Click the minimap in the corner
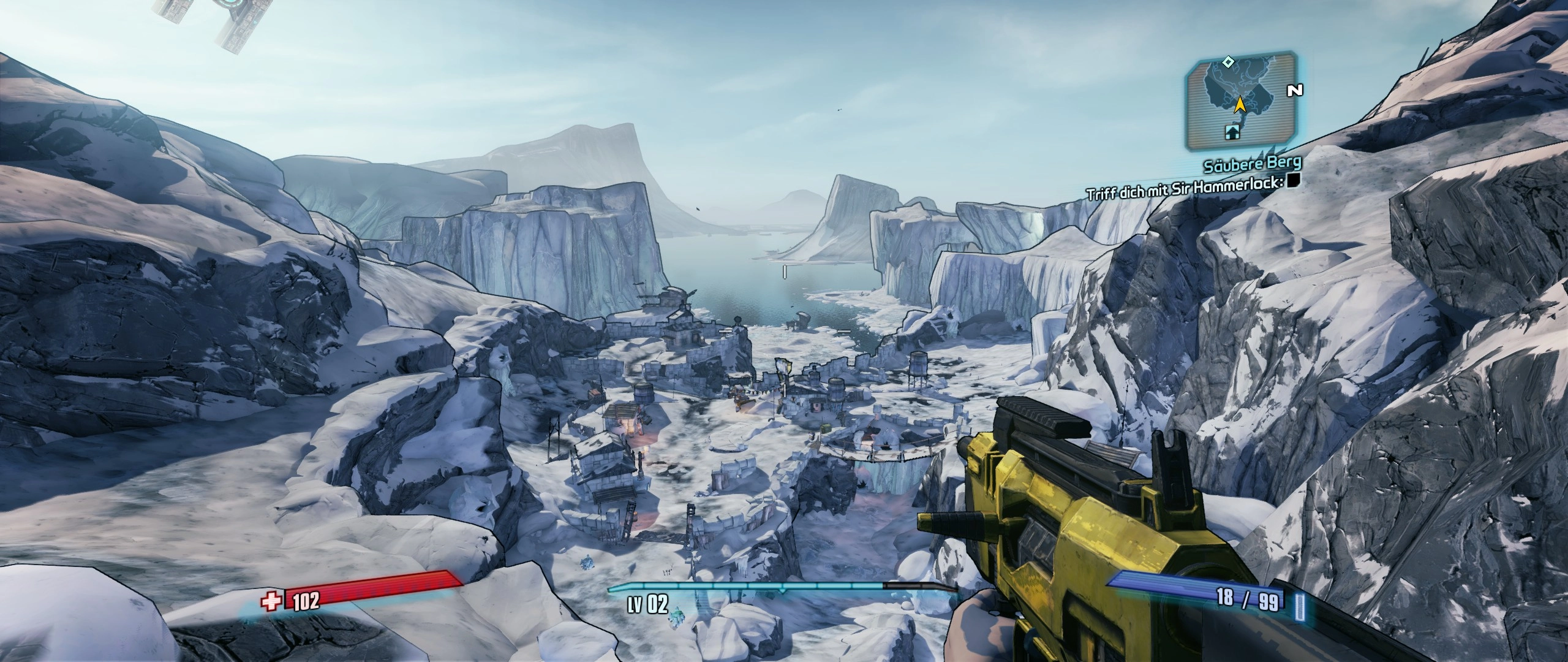This screenshot has height=662, width=1568. pyautogui.click(x=1240, y=102)
